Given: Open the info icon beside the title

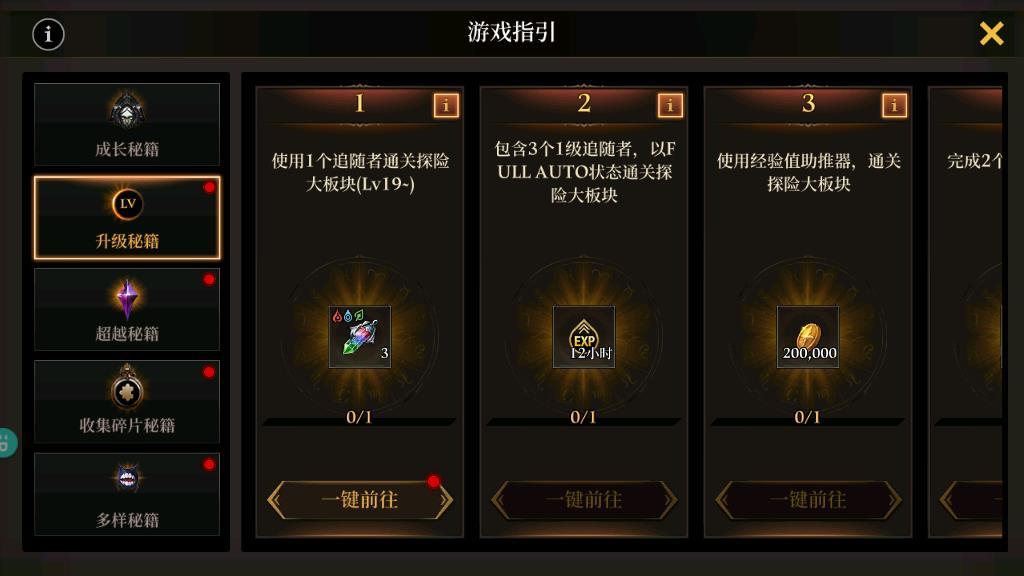Looking at the screenshot, I should coord(48,34).
